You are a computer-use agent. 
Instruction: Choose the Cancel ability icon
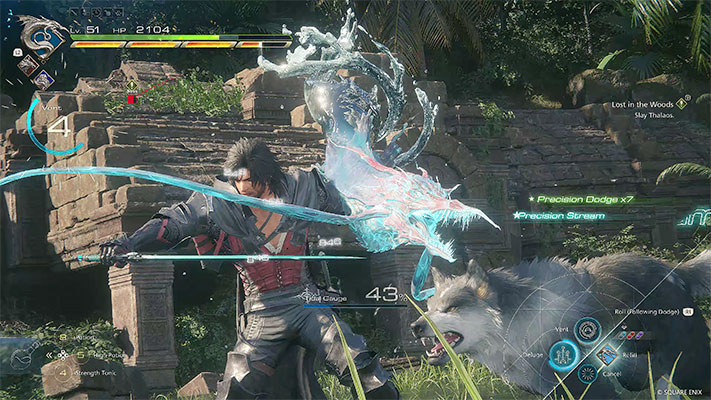587,375
